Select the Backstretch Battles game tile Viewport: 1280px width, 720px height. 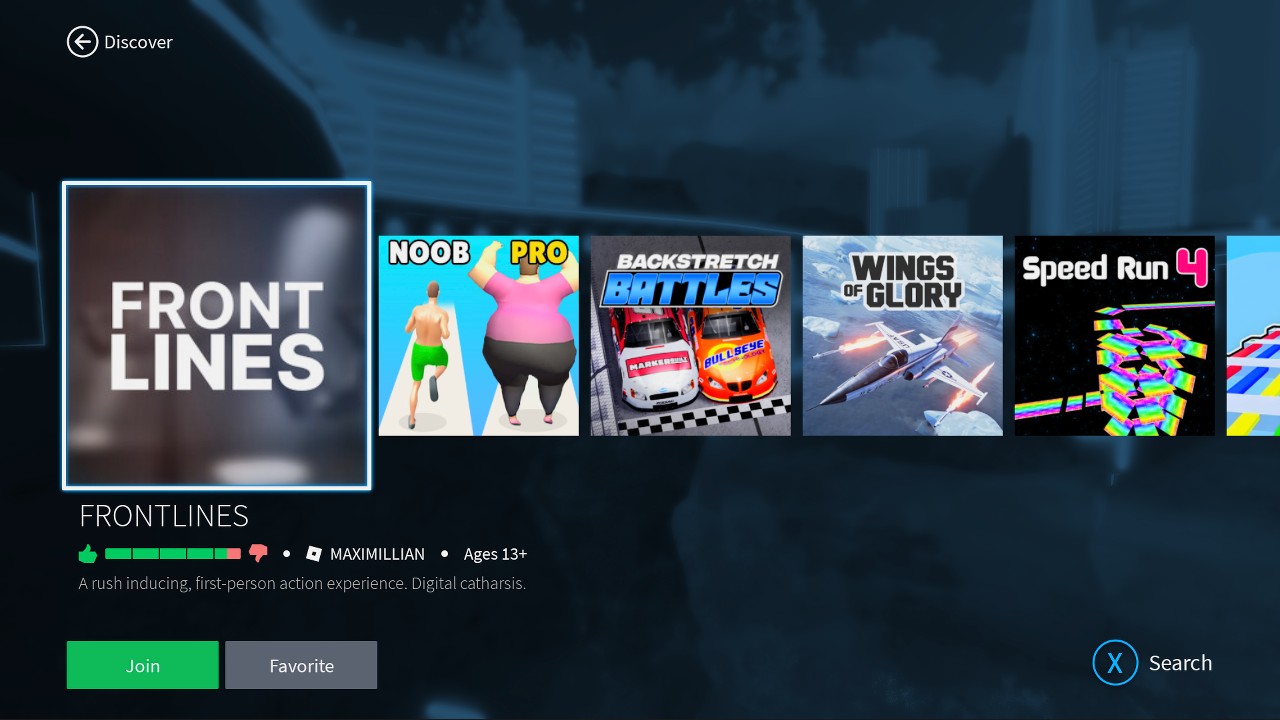[x=690, y=335]
